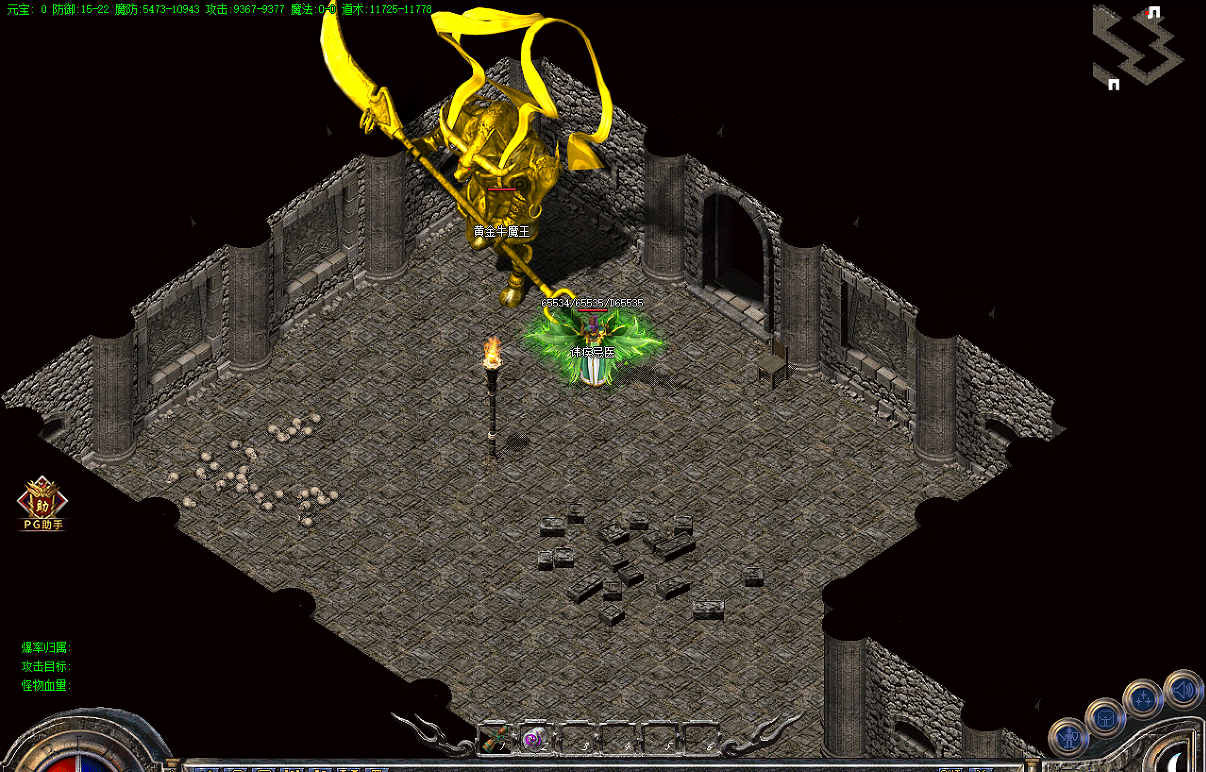1206x772 pixels.
Task: Open the bag inventory button
Action: click(x=1105, y=716)
